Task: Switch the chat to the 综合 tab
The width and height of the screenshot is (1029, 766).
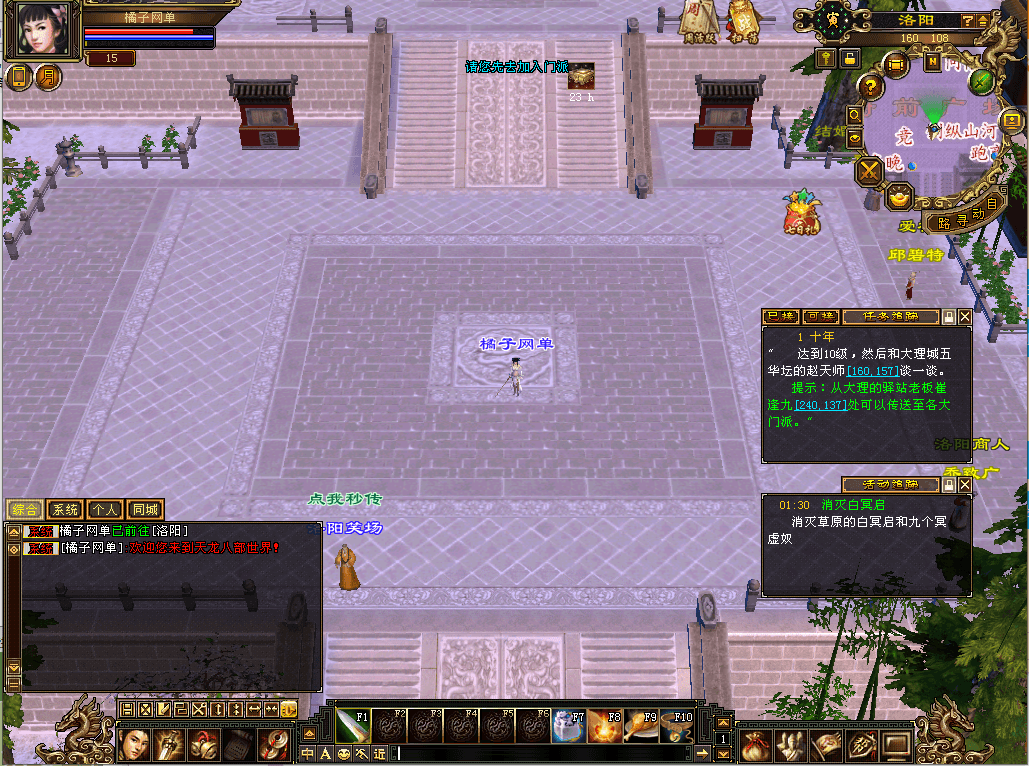Action: tap(25, 509)
